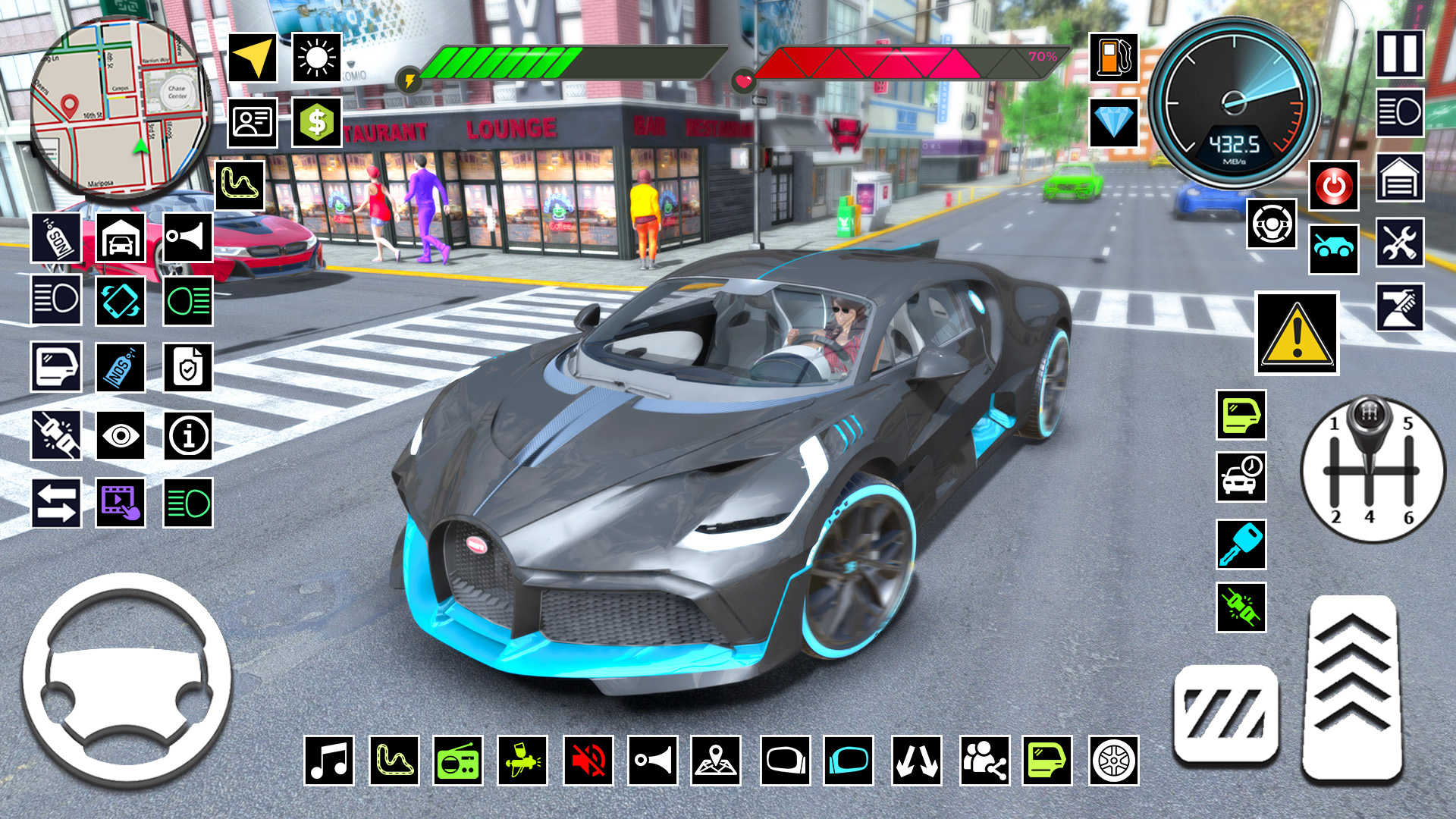Toggle the headlights on
The height and width of the screenshot is (819, 1456).
click(55, 299)
